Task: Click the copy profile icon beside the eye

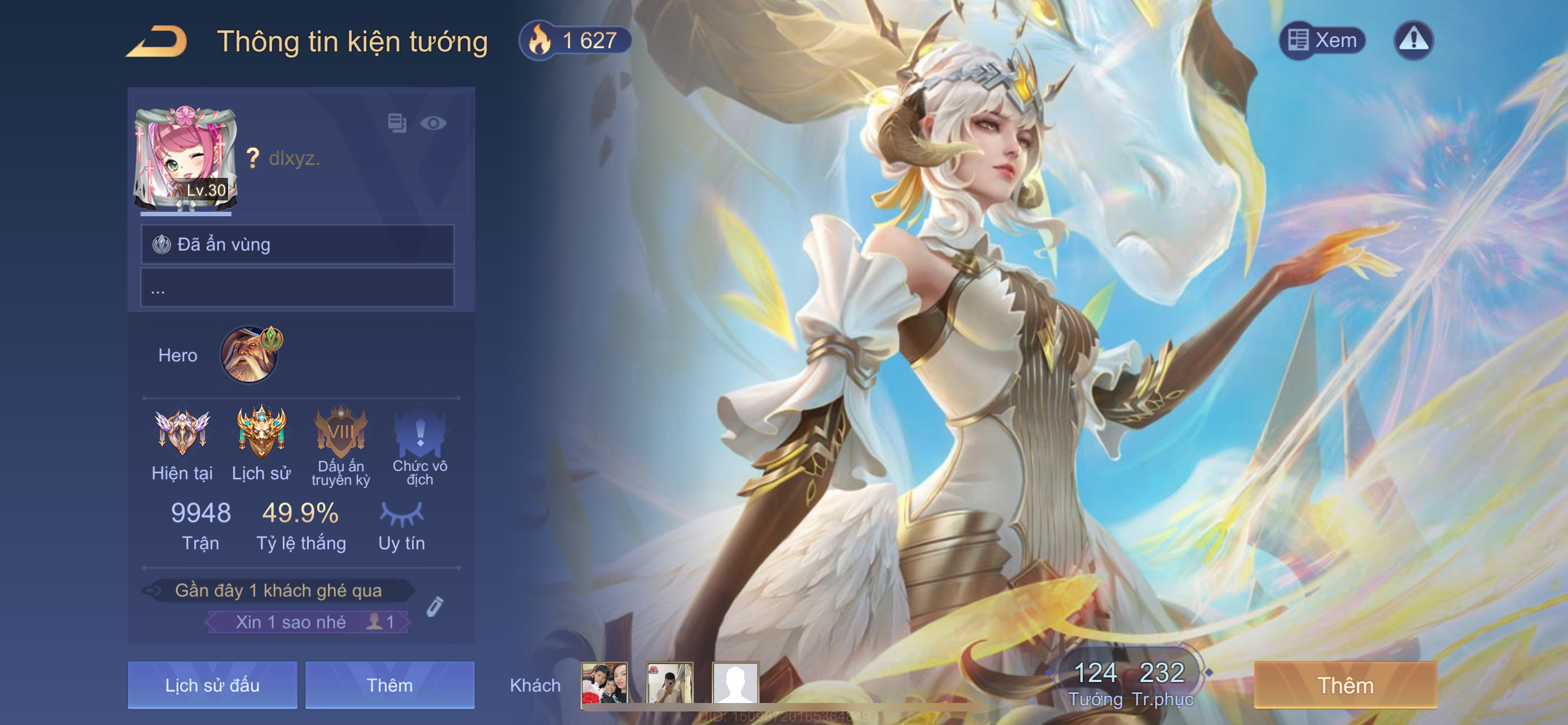Action: (x=397, y=123)
